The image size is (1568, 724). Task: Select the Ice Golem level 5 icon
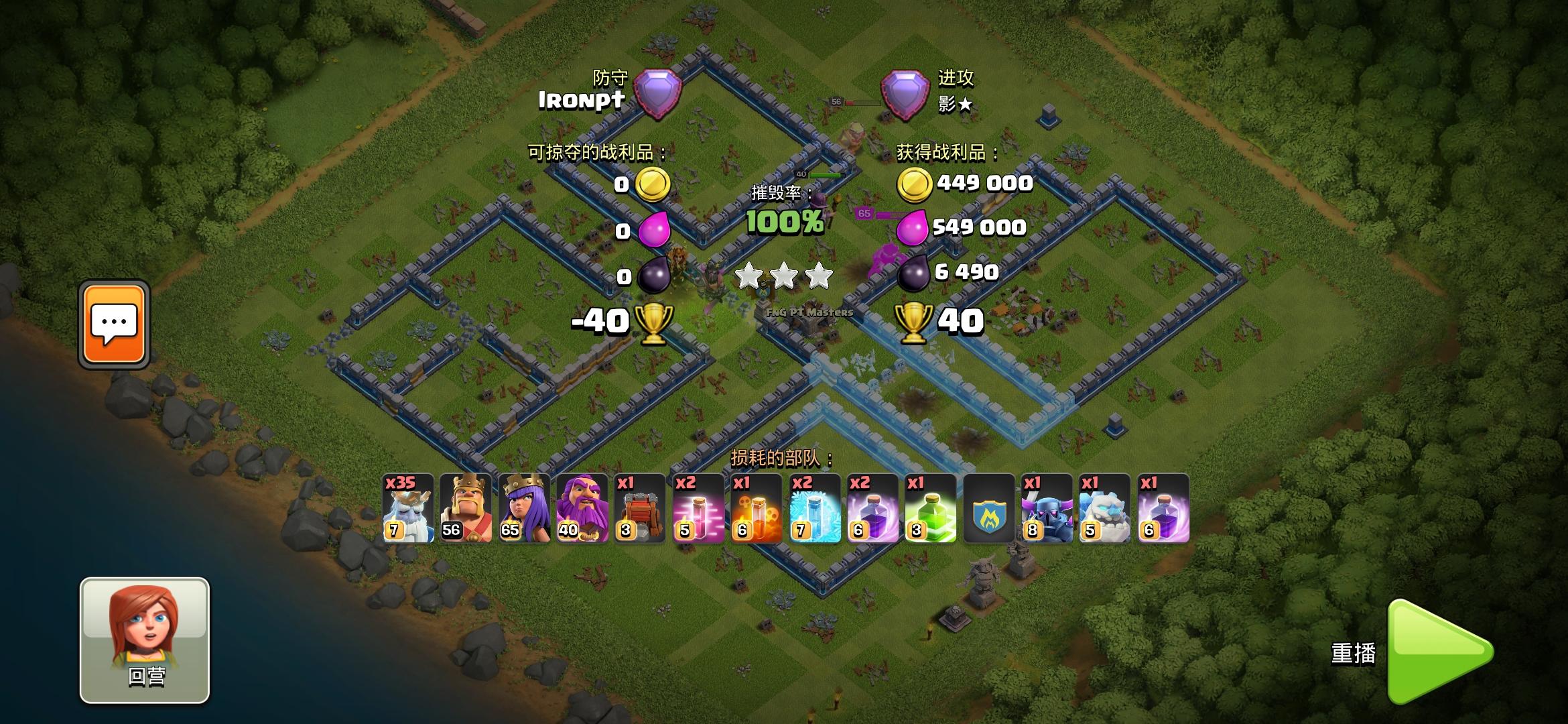[x=1105, y=508]
